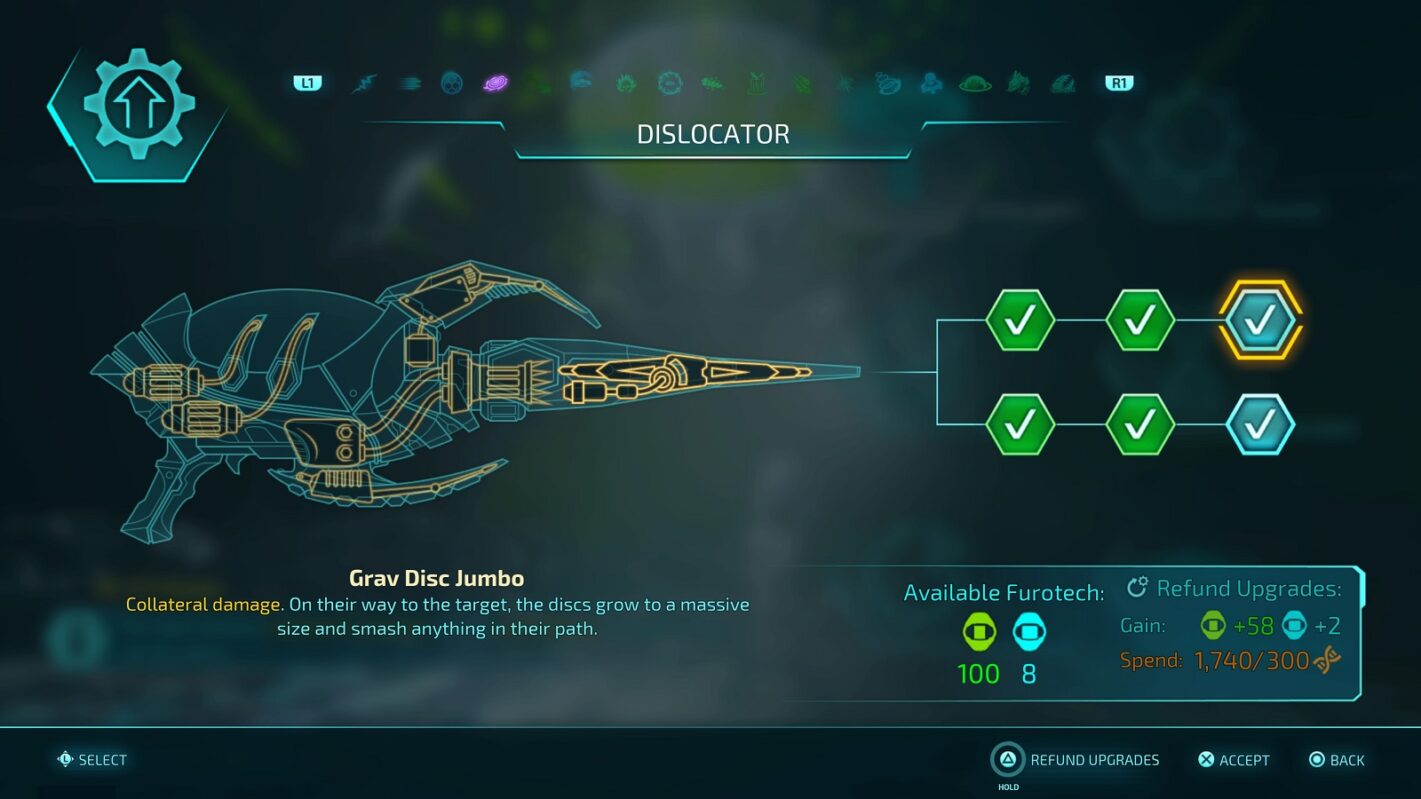Open the ringed saucer weapon icon

pos(975,83)
